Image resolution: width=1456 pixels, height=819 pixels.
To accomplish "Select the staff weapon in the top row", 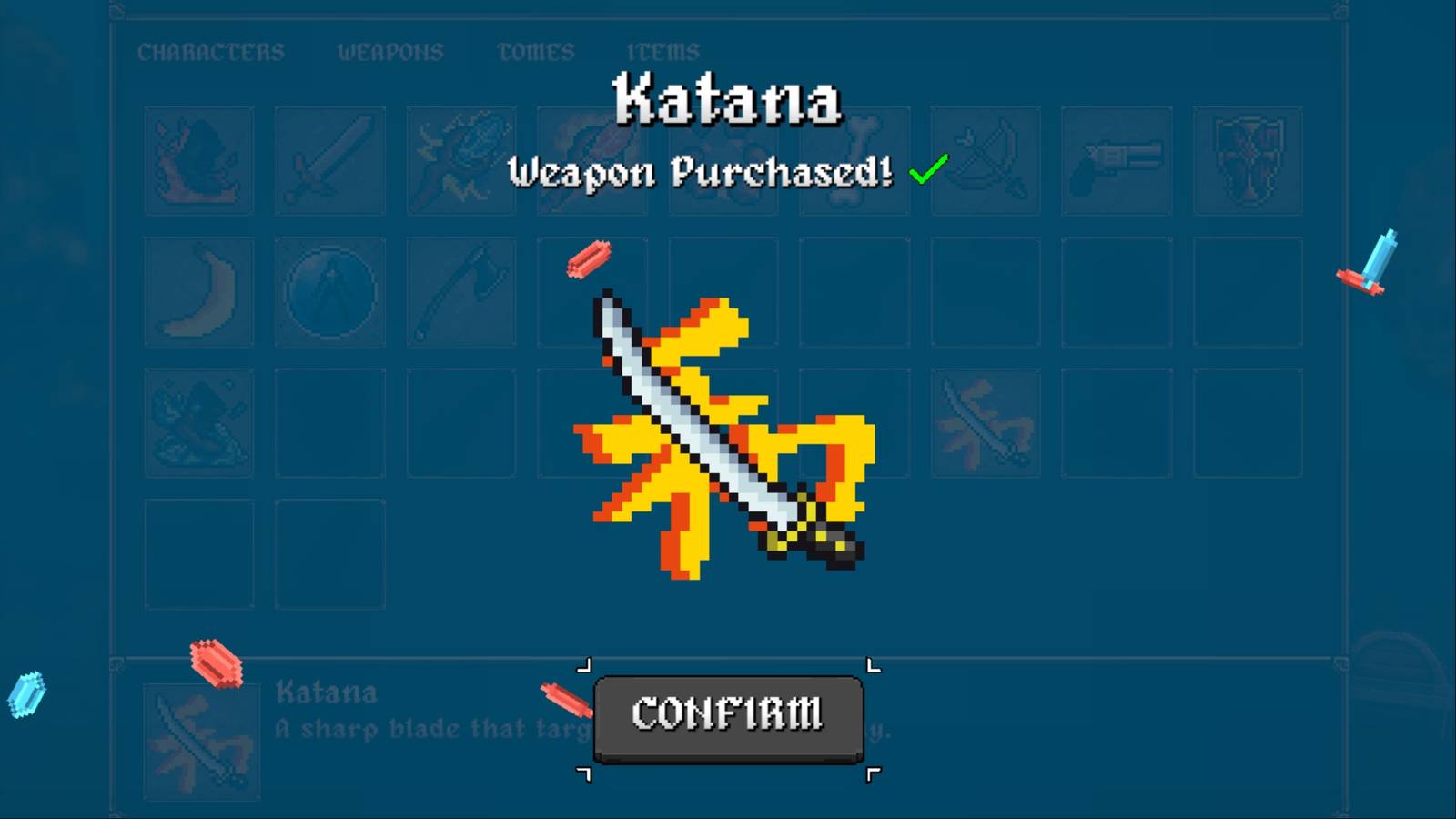I will click(x=591, y=159).
